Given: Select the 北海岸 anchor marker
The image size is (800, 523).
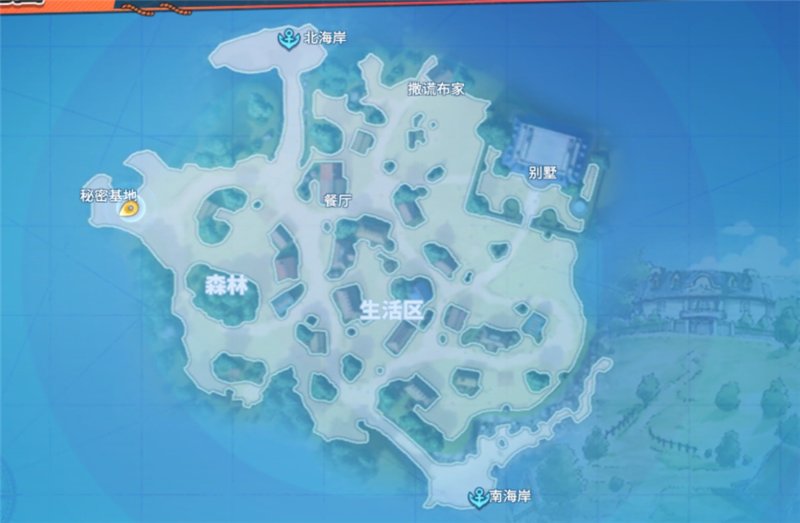Looking at the screenshot, I should [x=288, y=39].
